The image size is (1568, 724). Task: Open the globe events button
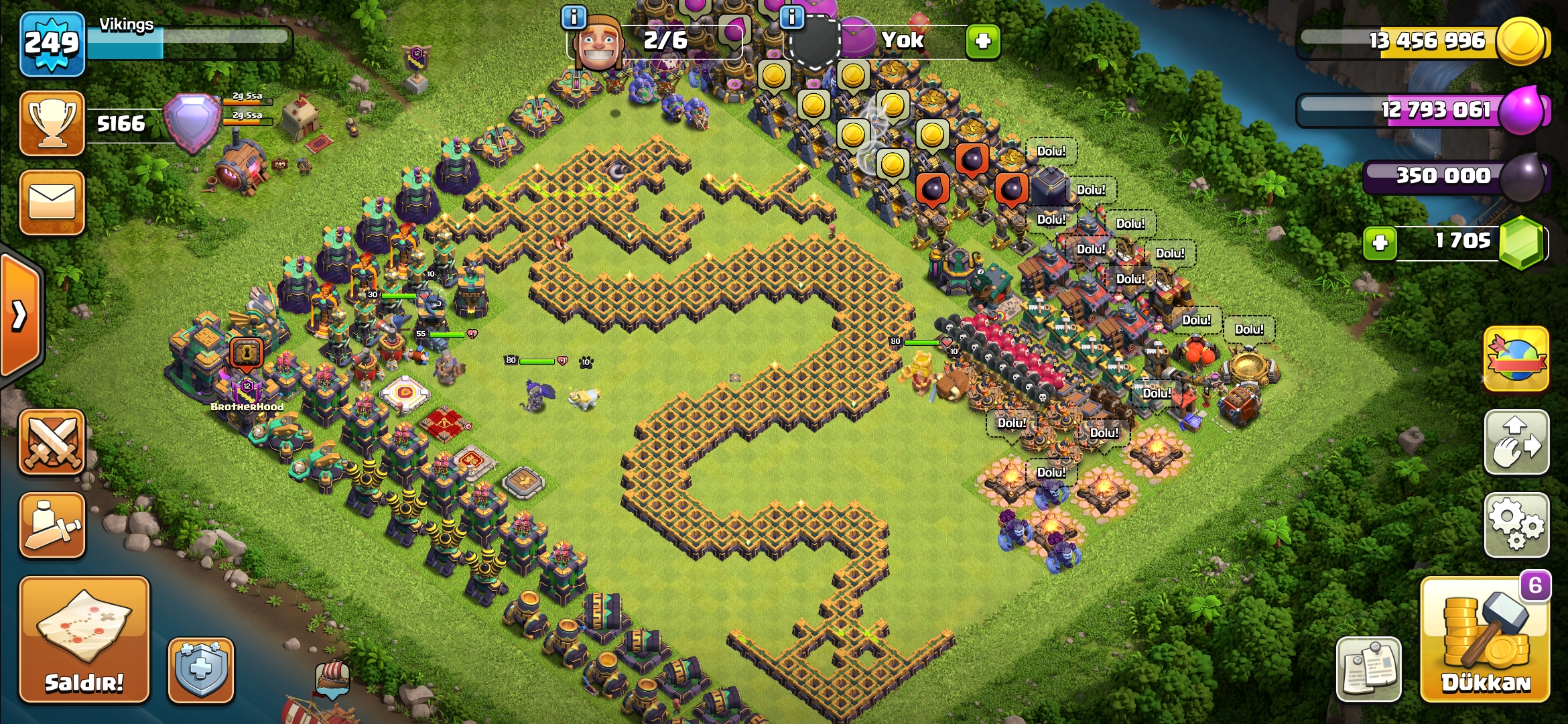tap(1516, 359)
